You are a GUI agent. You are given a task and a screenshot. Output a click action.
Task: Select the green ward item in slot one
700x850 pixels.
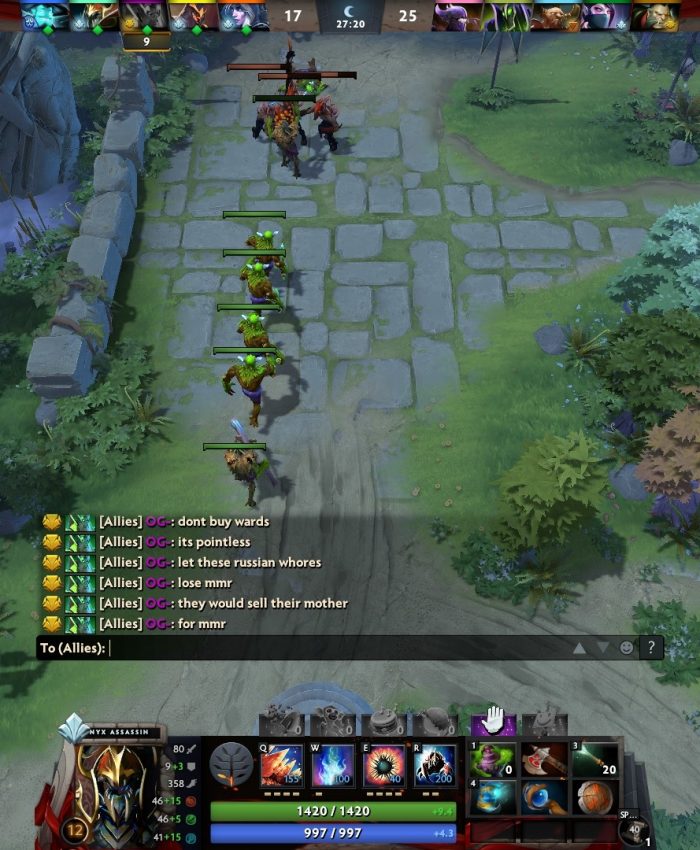point(492,759)
